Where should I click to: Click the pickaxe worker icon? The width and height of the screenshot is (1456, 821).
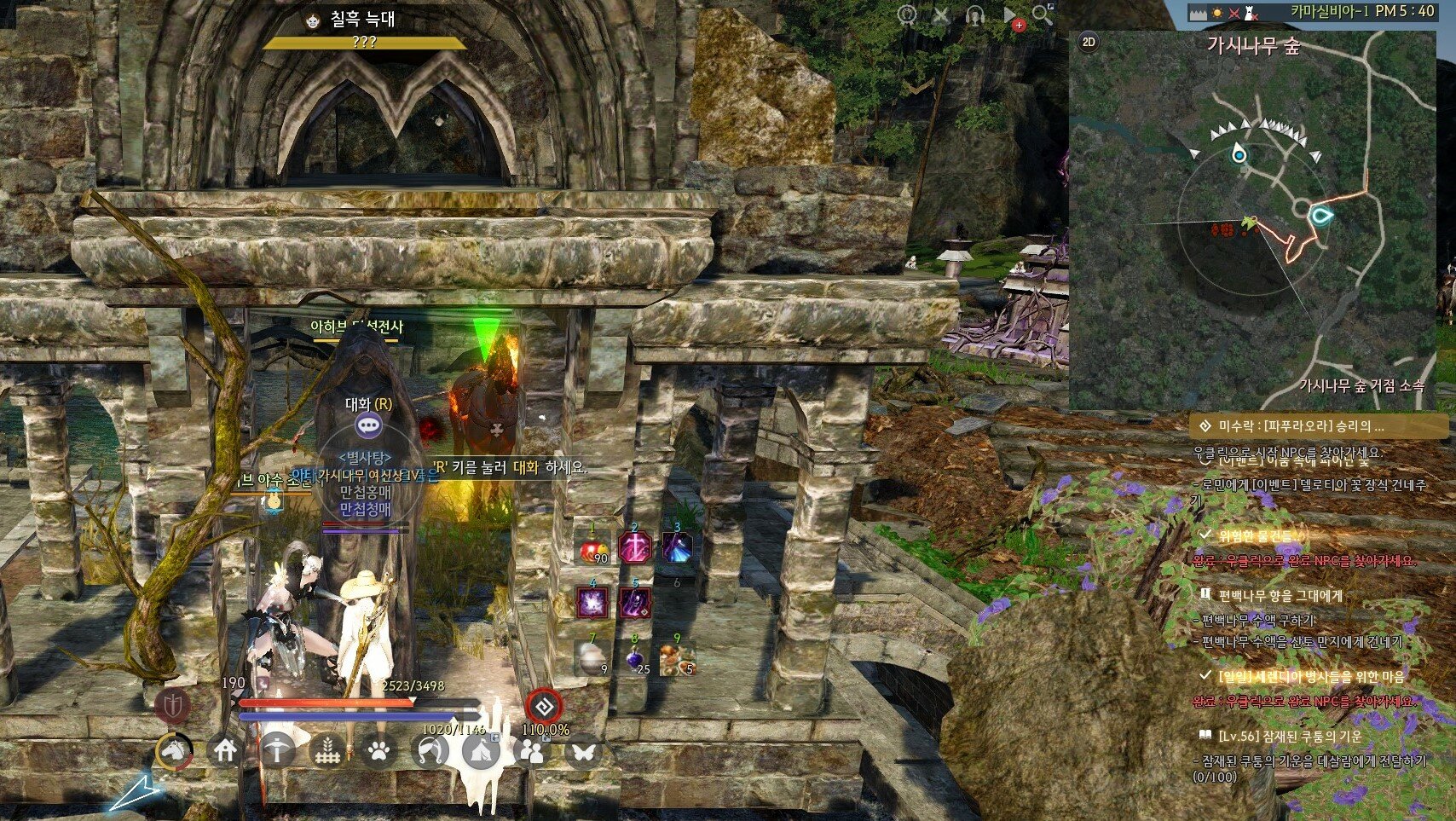point(277,751)
